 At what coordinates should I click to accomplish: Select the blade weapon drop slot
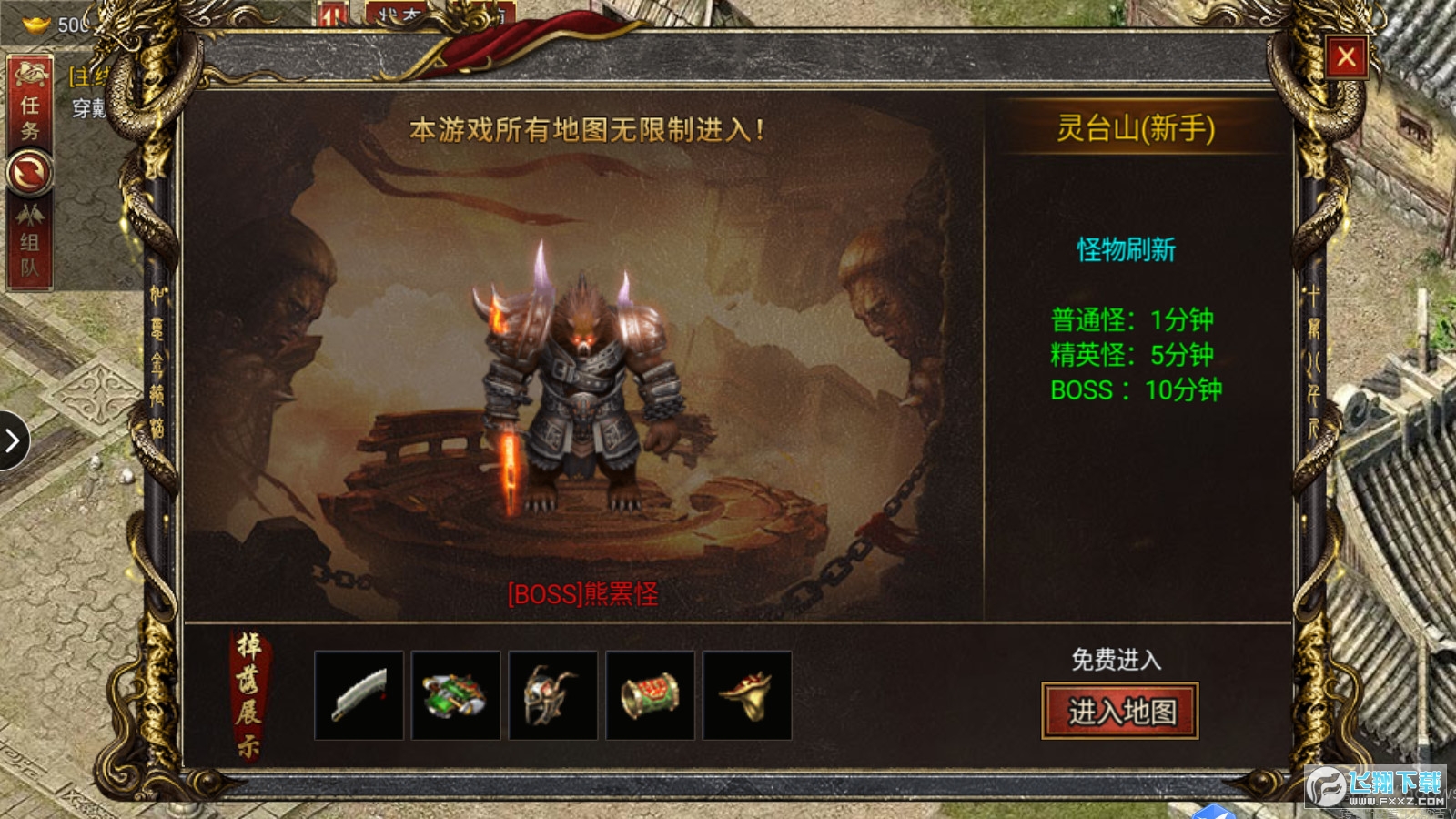tap(359, 695)
